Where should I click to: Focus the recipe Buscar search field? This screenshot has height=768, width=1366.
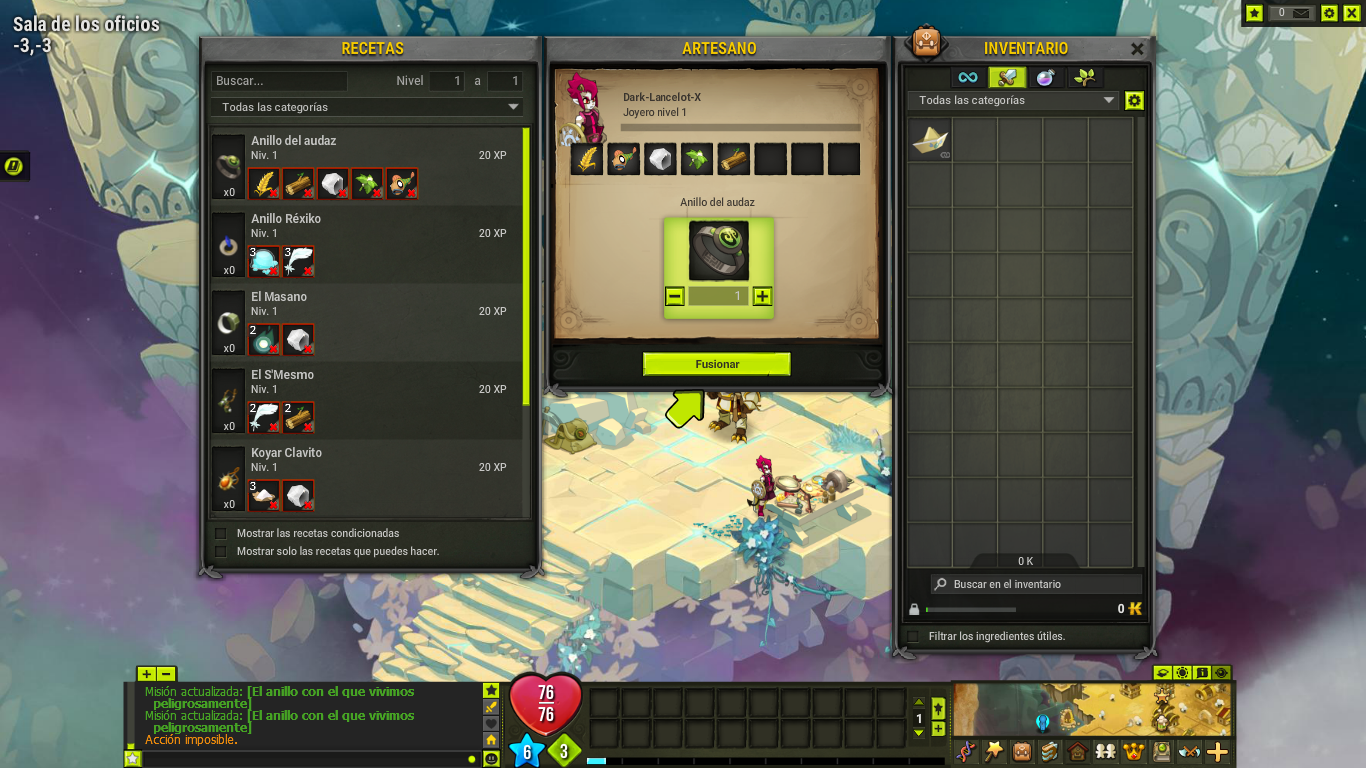click(279, 81)
